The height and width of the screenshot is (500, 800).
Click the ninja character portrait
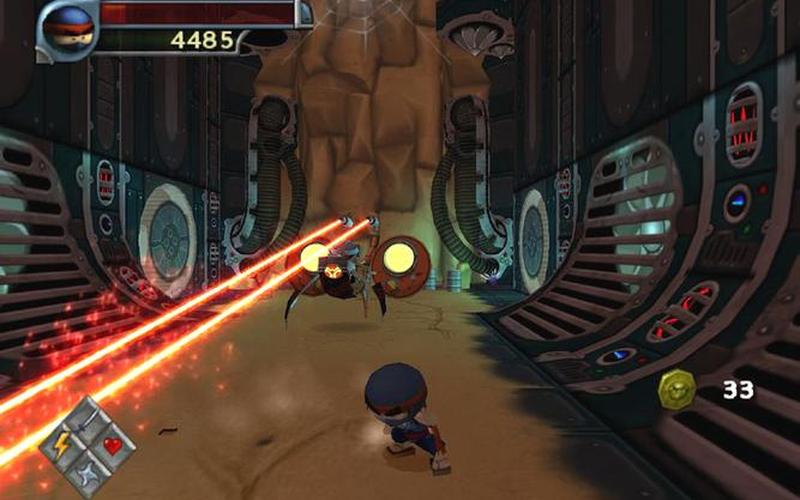click(69, 28)
